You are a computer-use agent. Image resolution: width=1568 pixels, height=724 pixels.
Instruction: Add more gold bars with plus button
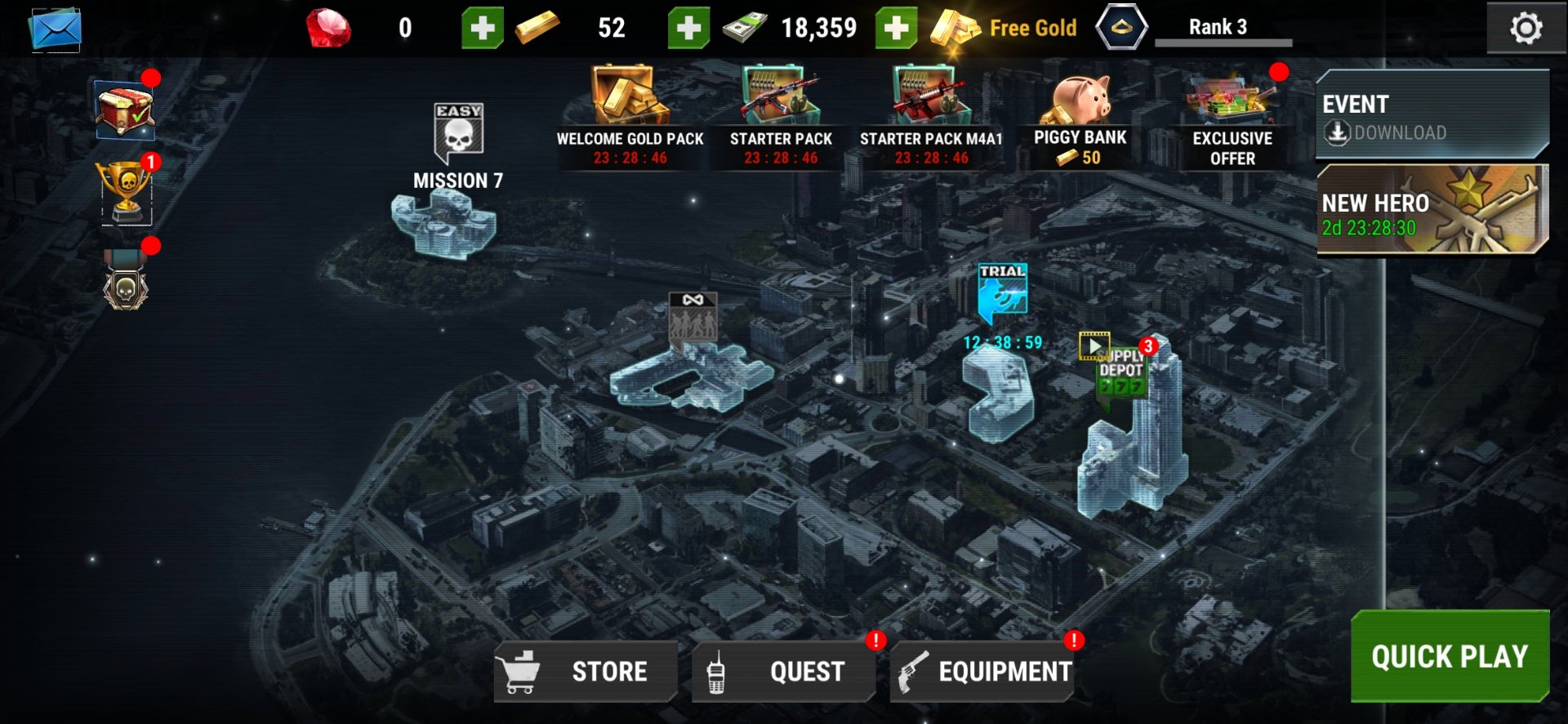coord(688,29)
